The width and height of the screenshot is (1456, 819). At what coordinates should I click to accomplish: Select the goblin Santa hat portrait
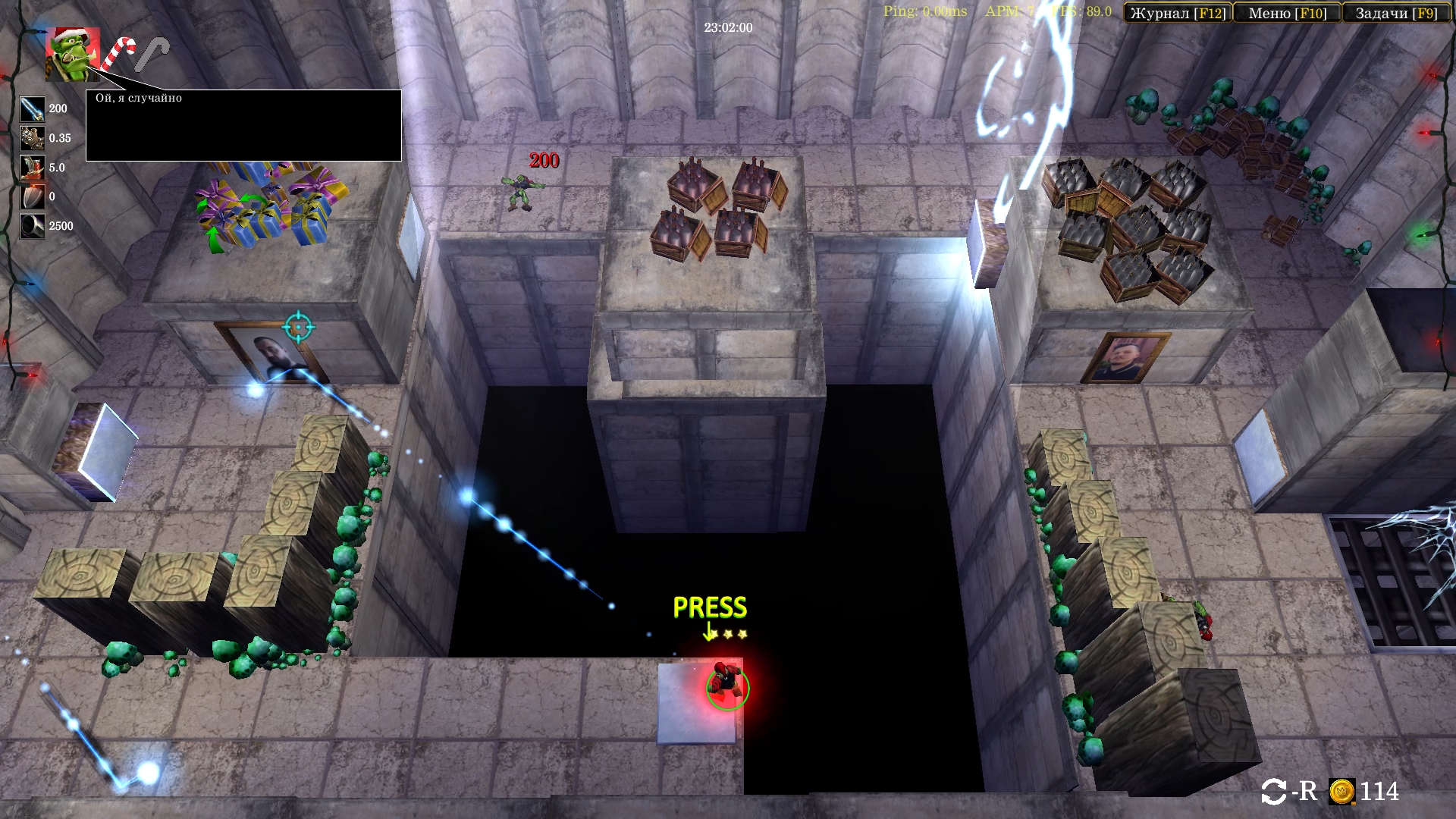click(x=73, y=54)
